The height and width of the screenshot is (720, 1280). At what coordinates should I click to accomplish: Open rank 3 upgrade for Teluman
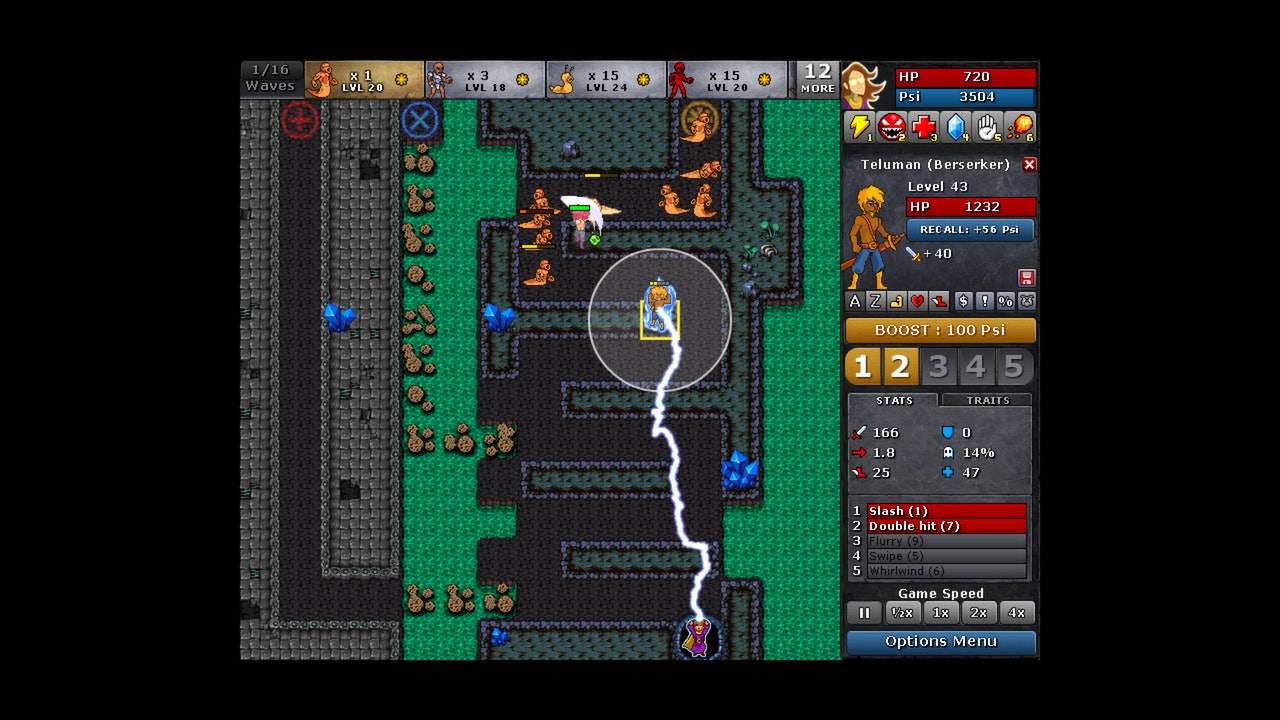[938, 366]
